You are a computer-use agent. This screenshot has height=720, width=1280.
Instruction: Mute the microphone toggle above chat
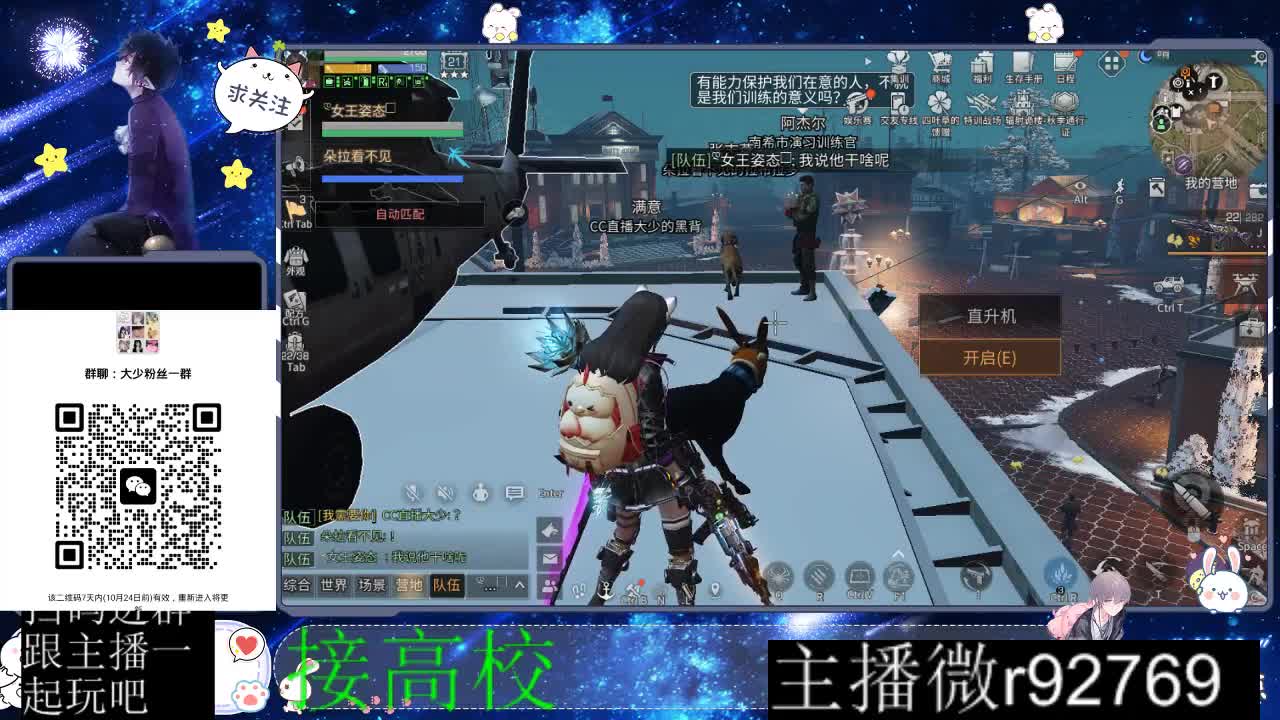[x=411, y=492]
